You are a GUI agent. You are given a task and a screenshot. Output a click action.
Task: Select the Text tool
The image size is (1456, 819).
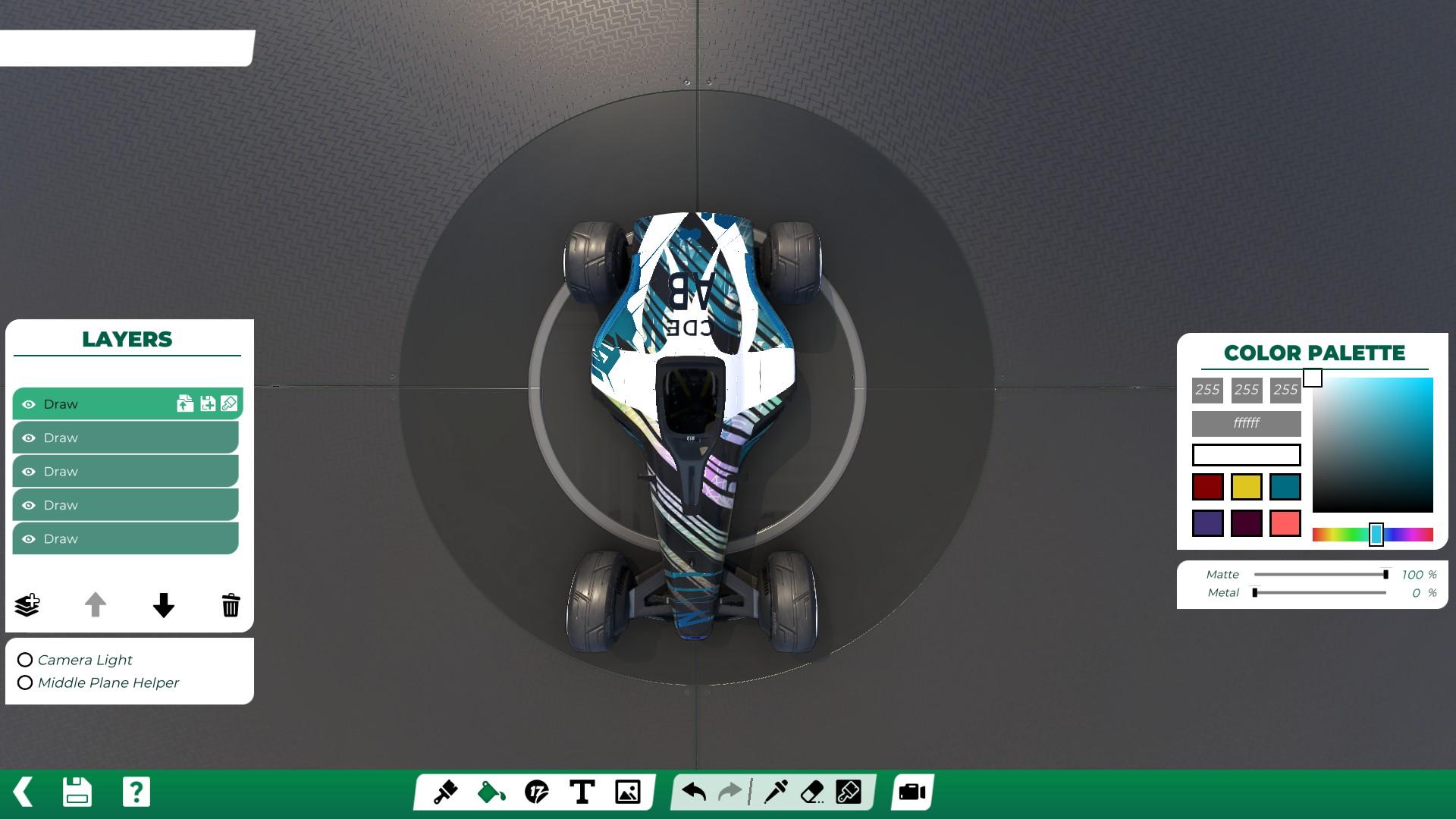[x=582, y=792]
